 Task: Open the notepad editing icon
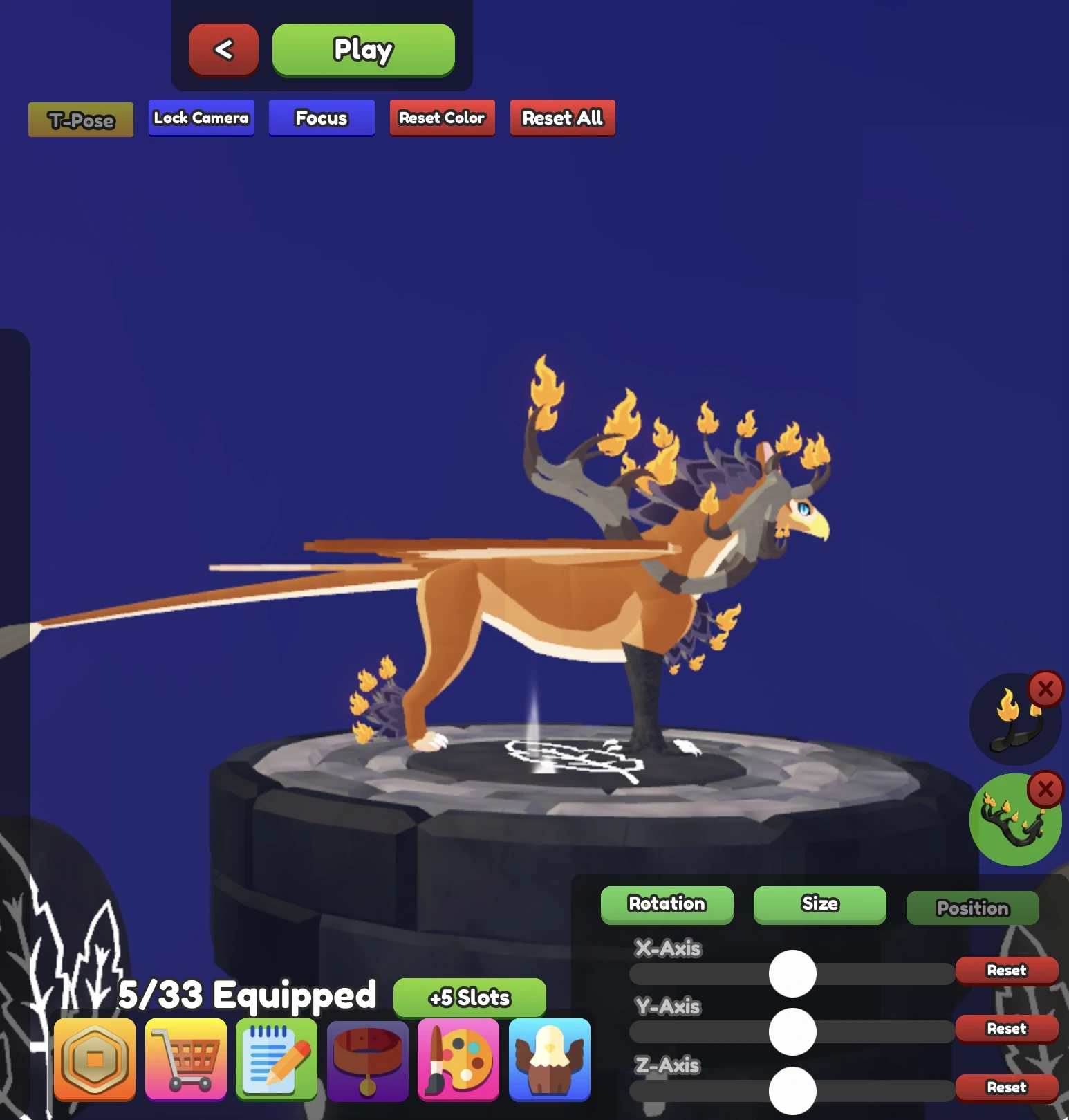pyautogui.click(x=277, y=1059)
